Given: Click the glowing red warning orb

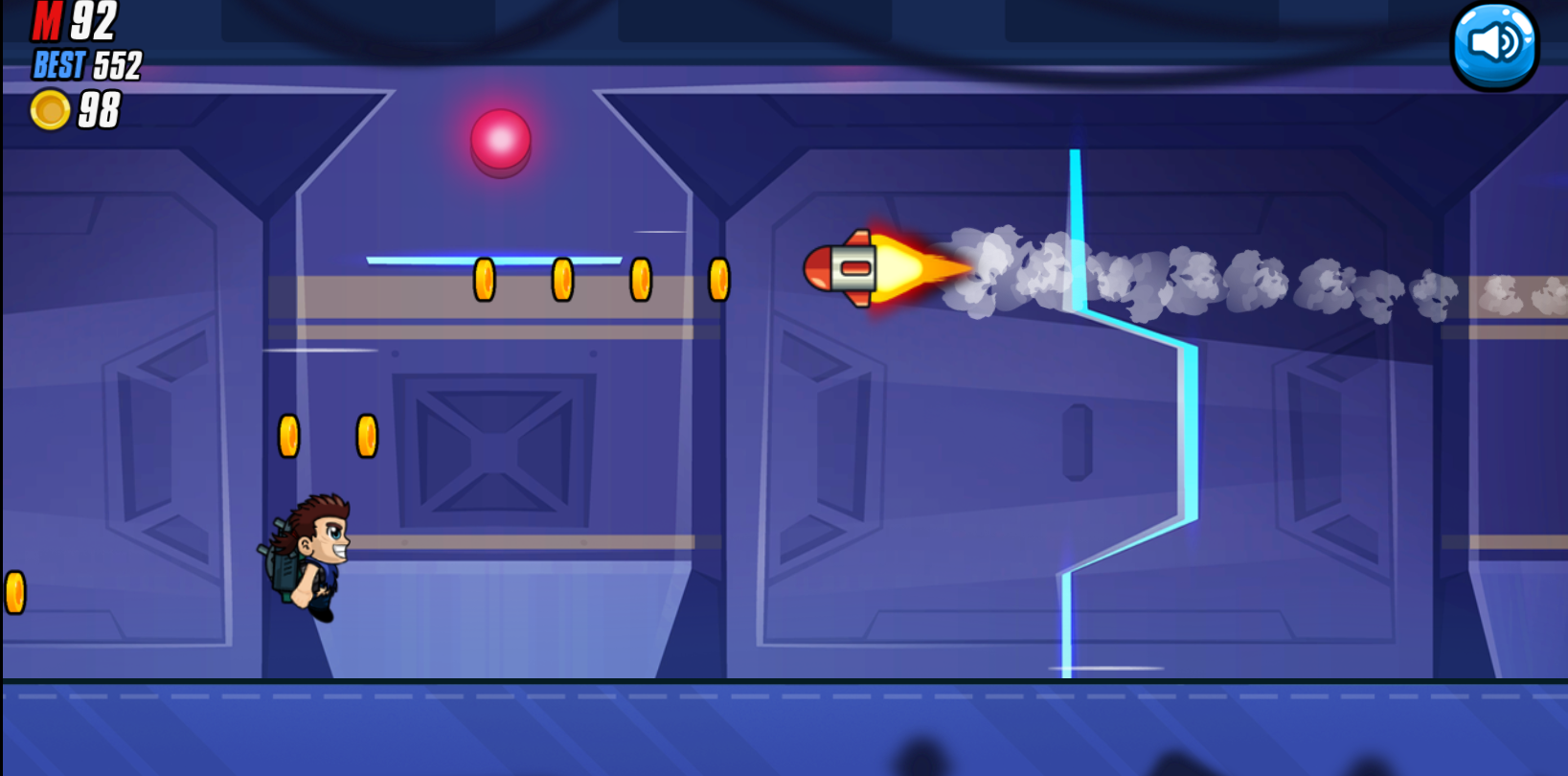Looking at the screenshot, I should coord(502,140).
